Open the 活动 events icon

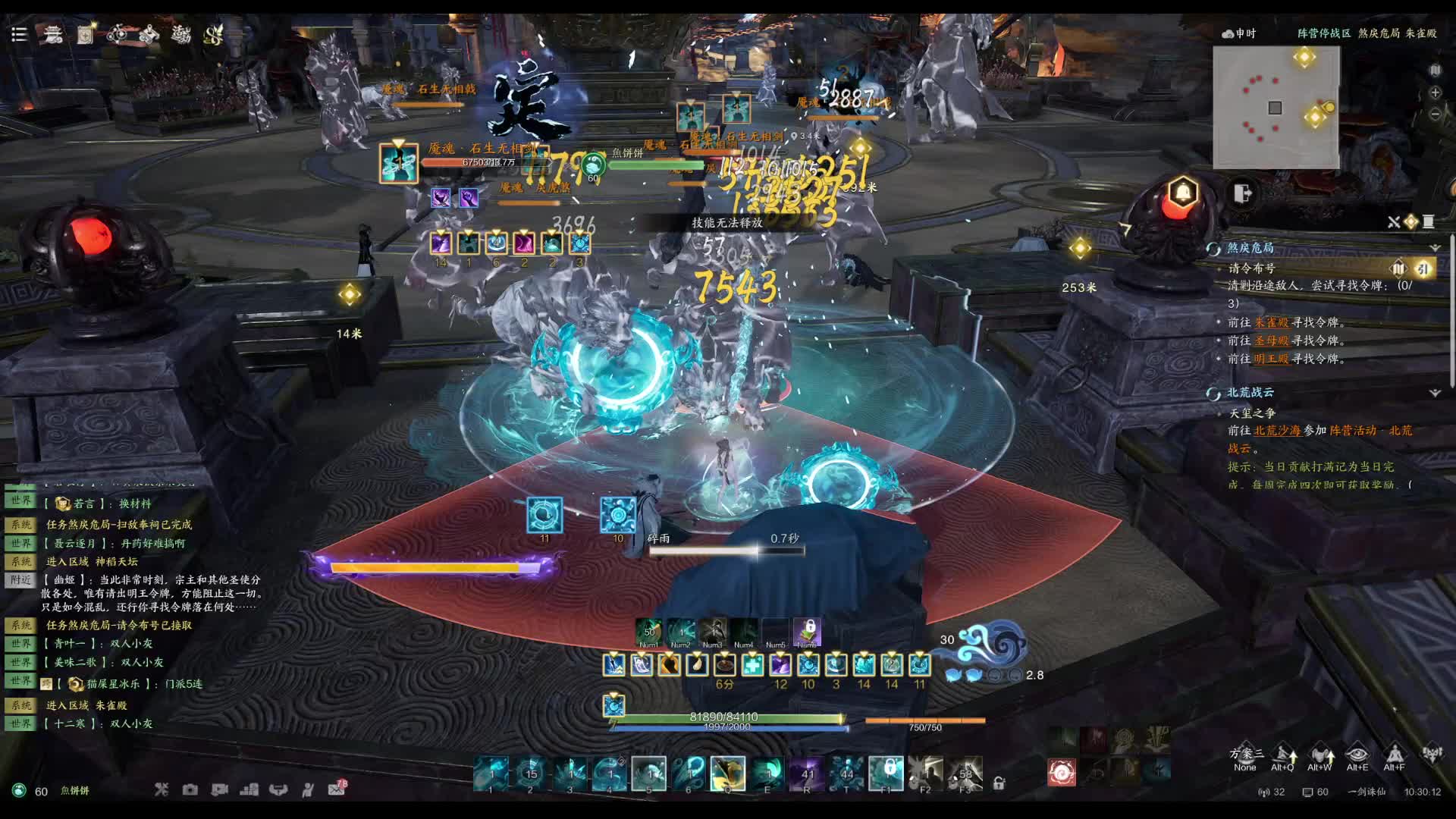[181, 34]
